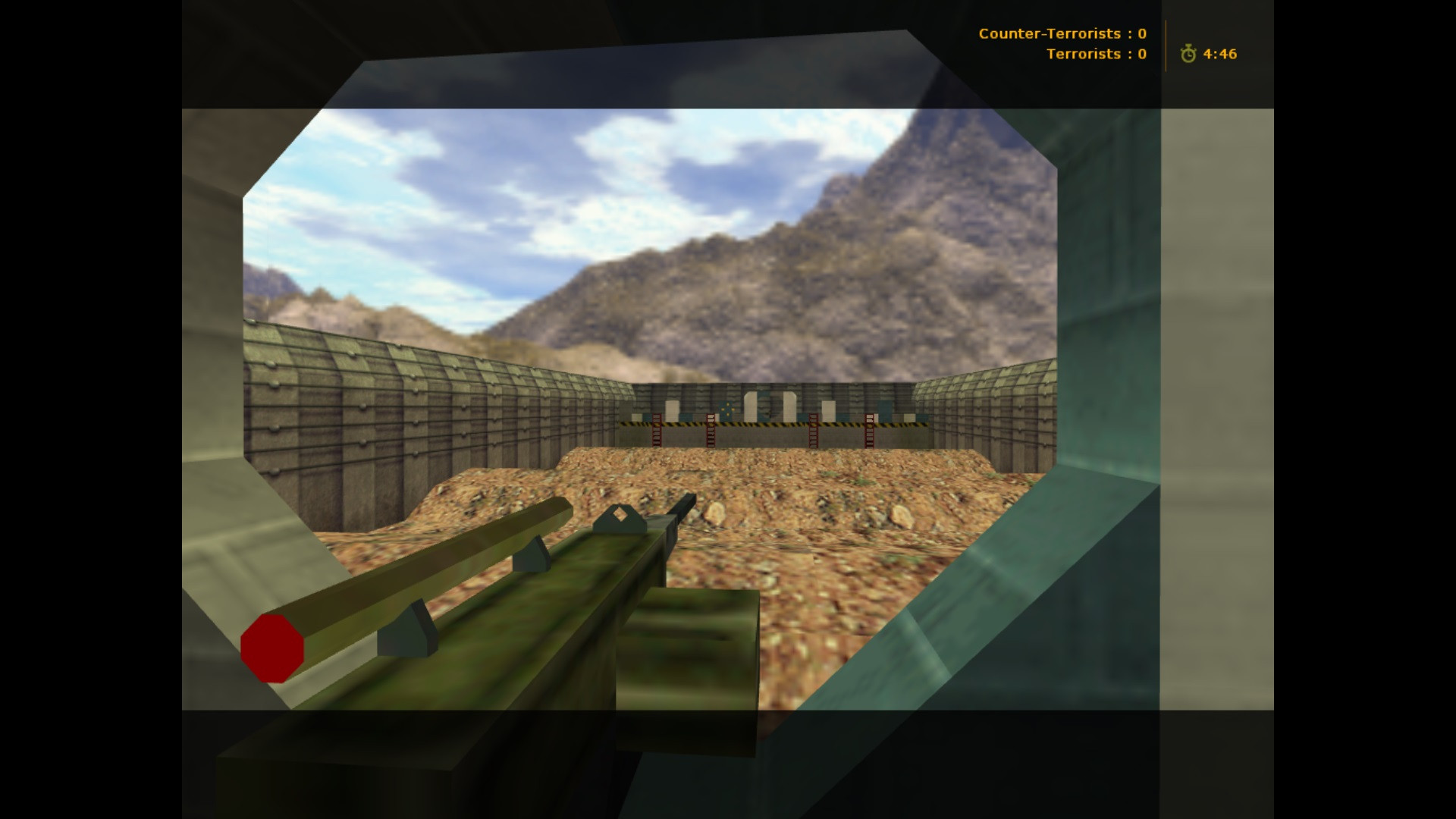Select the Terrorists label

click(1084, 54)
